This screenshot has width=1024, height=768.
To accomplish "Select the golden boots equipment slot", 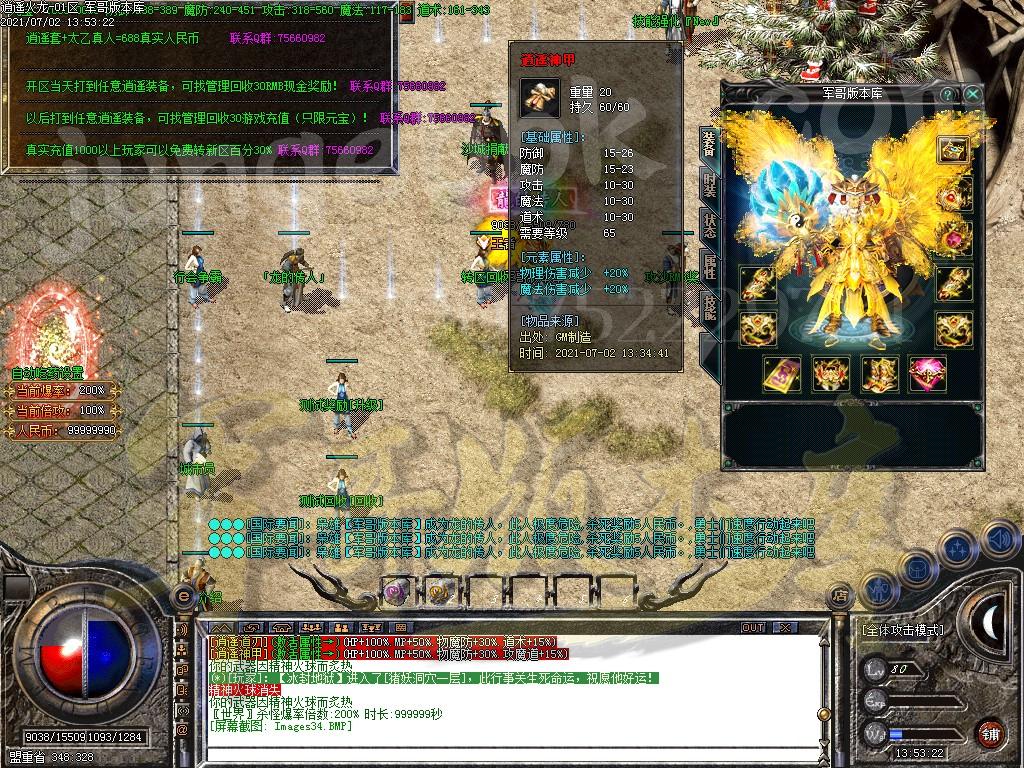I will [x=879, y=374].
